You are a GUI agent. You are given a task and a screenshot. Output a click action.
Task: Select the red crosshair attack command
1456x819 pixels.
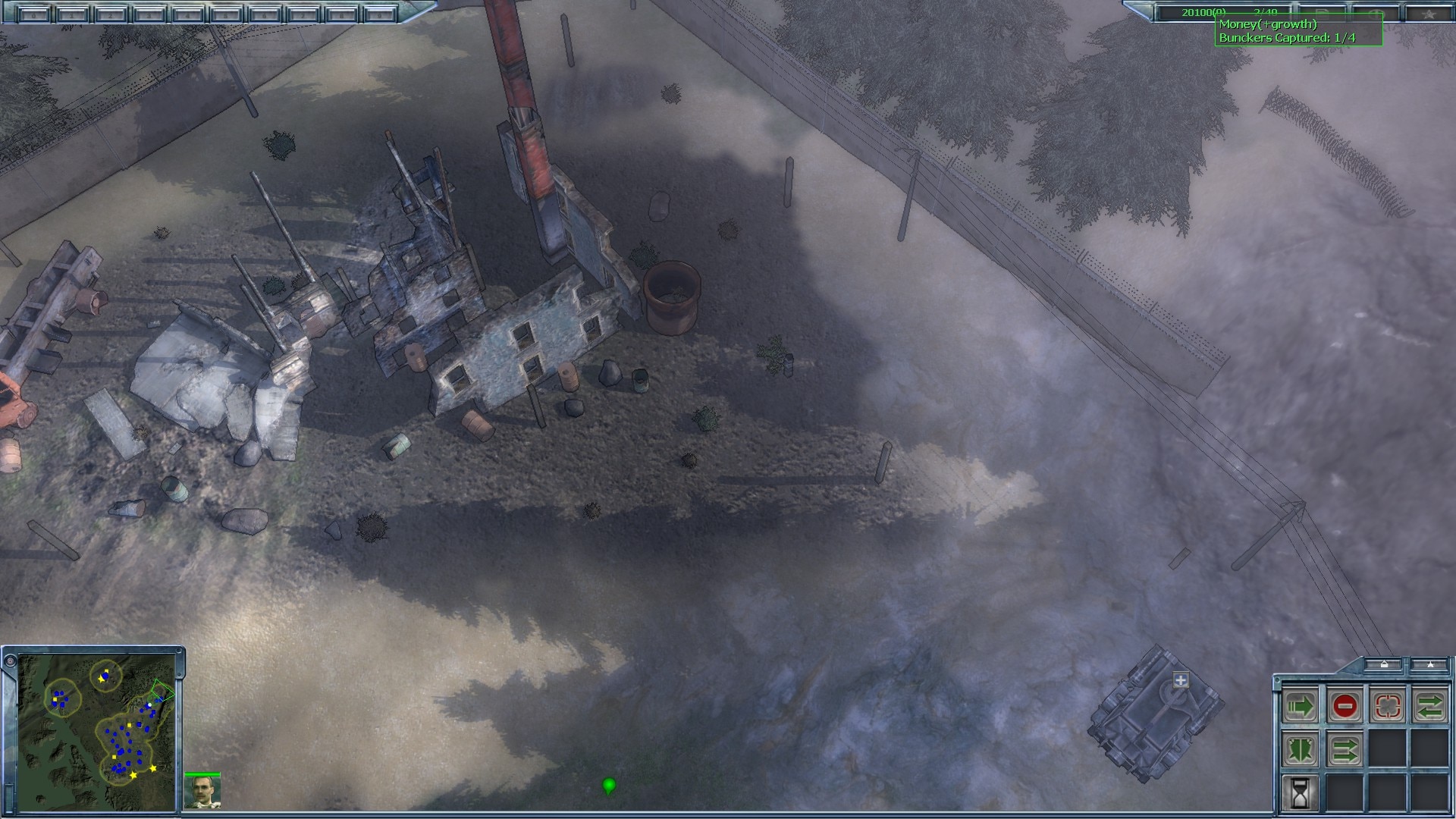(1388, 707)
